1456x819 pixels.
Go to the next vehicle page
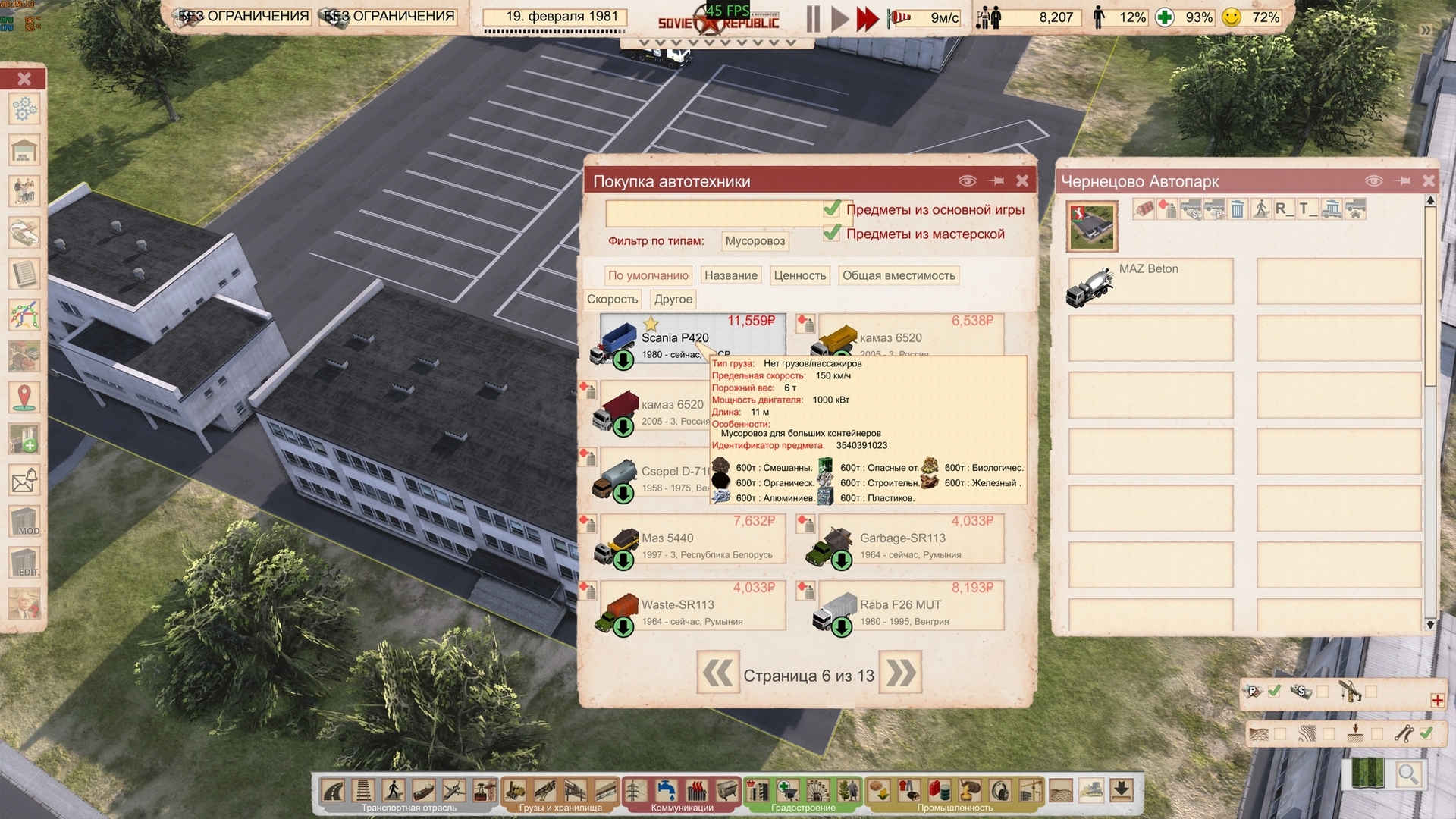click(900, 673)
